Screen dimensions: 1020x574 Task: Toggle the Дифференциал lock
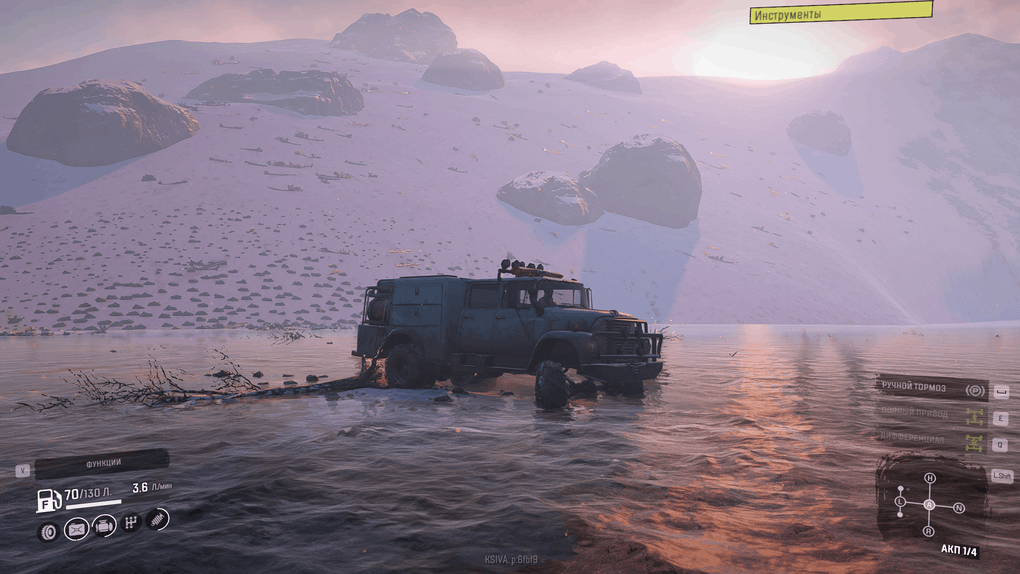pyautogui.click(x=932, y=441)
